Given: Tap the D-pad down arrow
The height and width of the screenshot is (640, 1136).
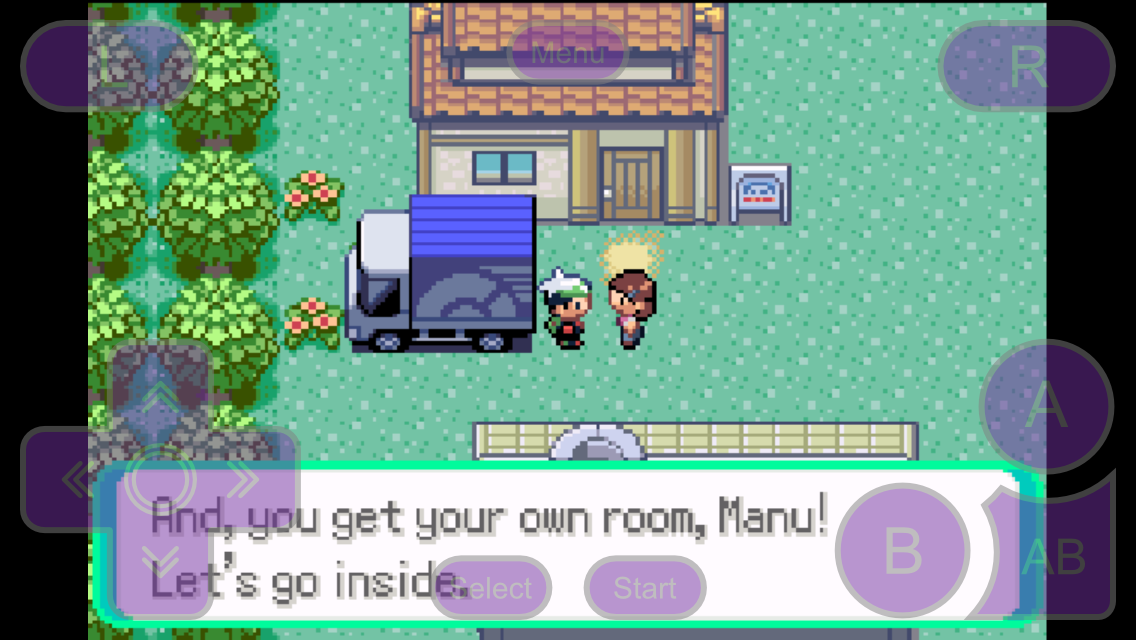Looking at the screenshot, I should [160, 565].
